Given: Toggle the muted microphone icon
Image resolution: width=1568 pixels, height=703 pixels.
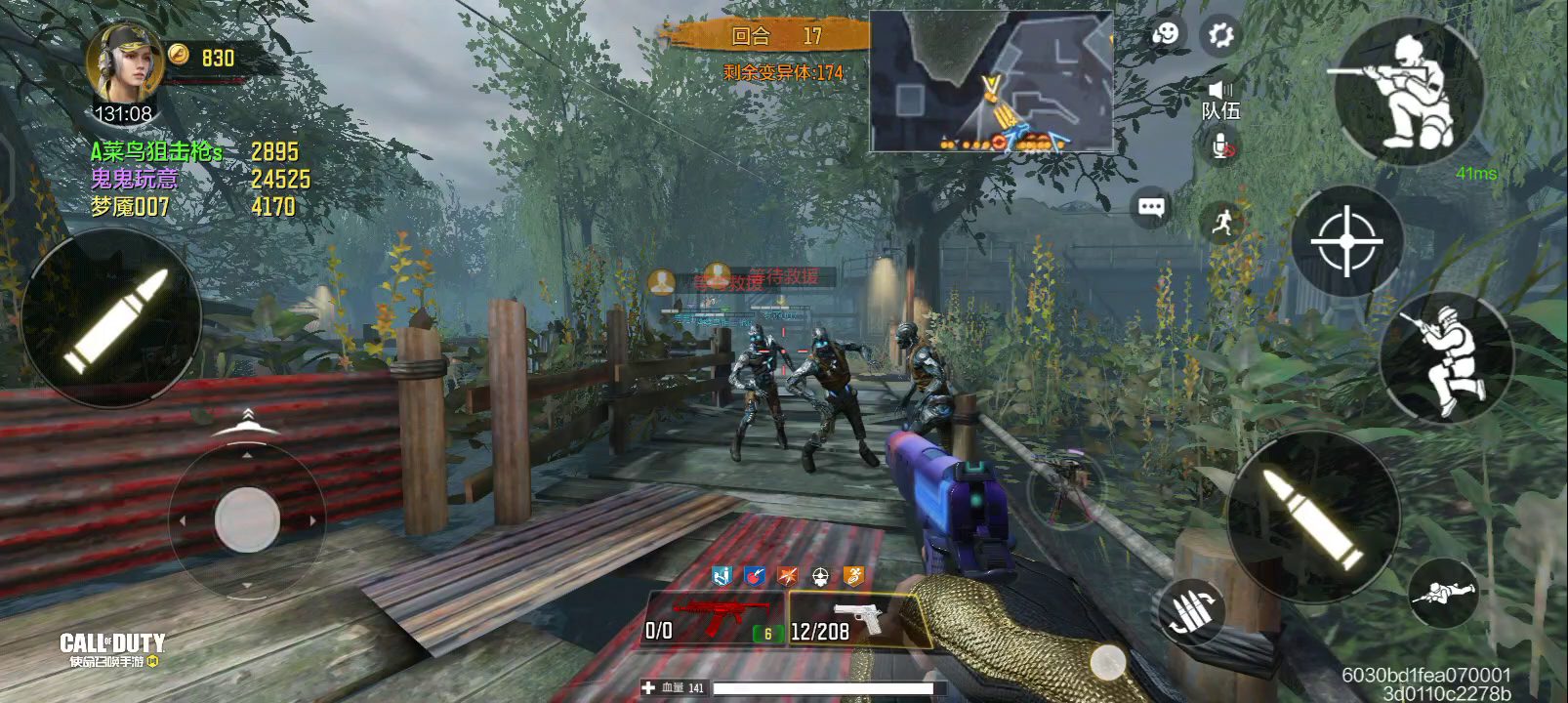Looking at the screenshot, I should pos(1220,148).
